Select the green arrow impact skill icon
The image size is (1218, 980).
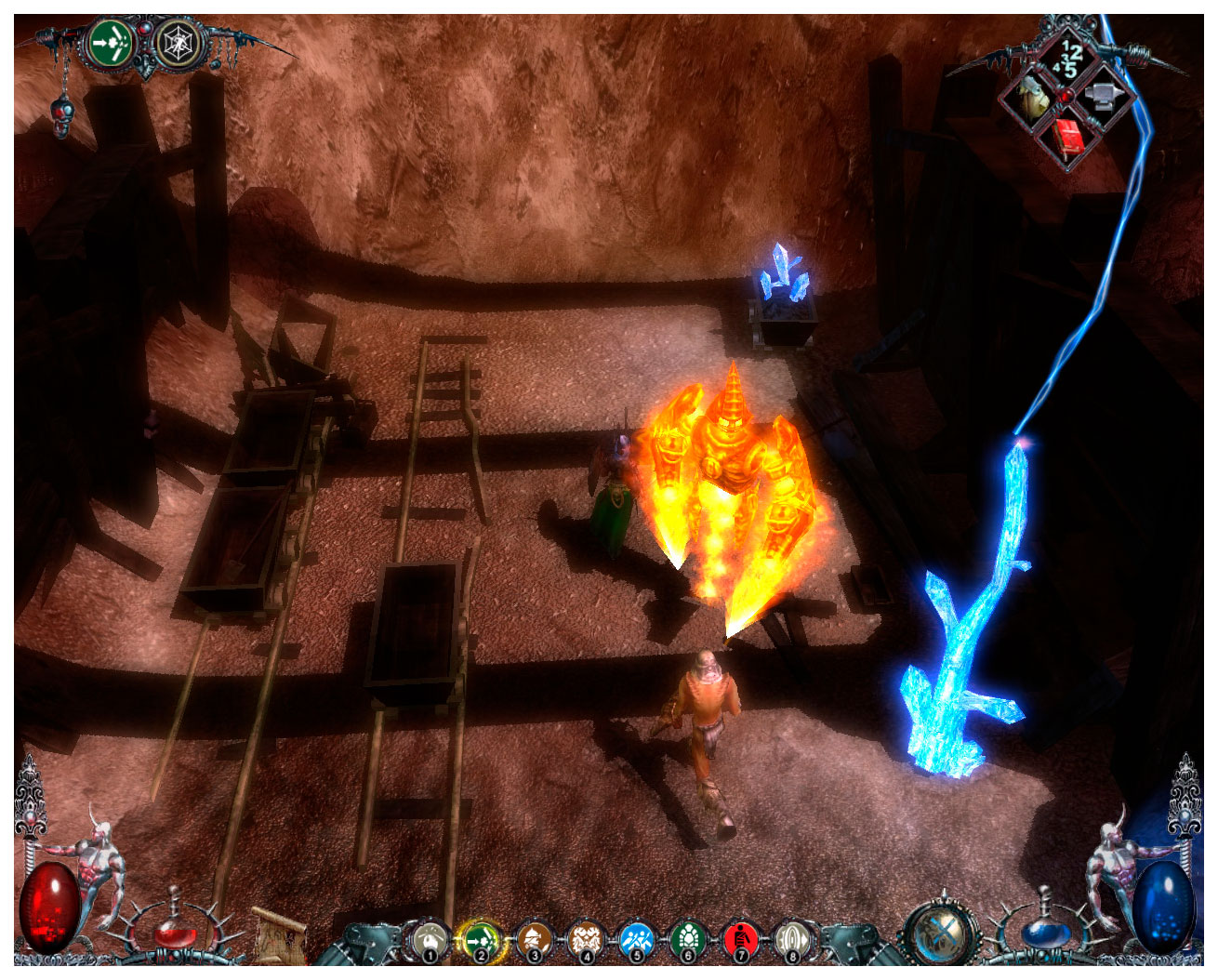[111, 43]
